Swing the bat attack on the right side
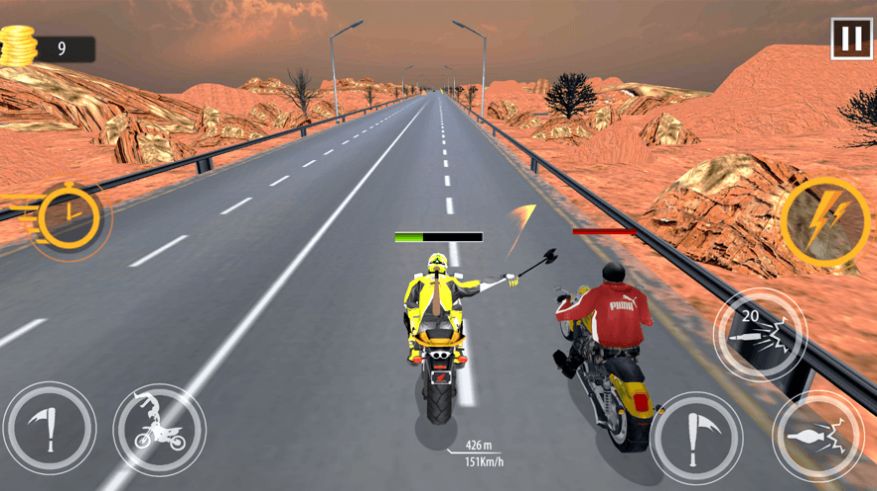 click(697, 437)
